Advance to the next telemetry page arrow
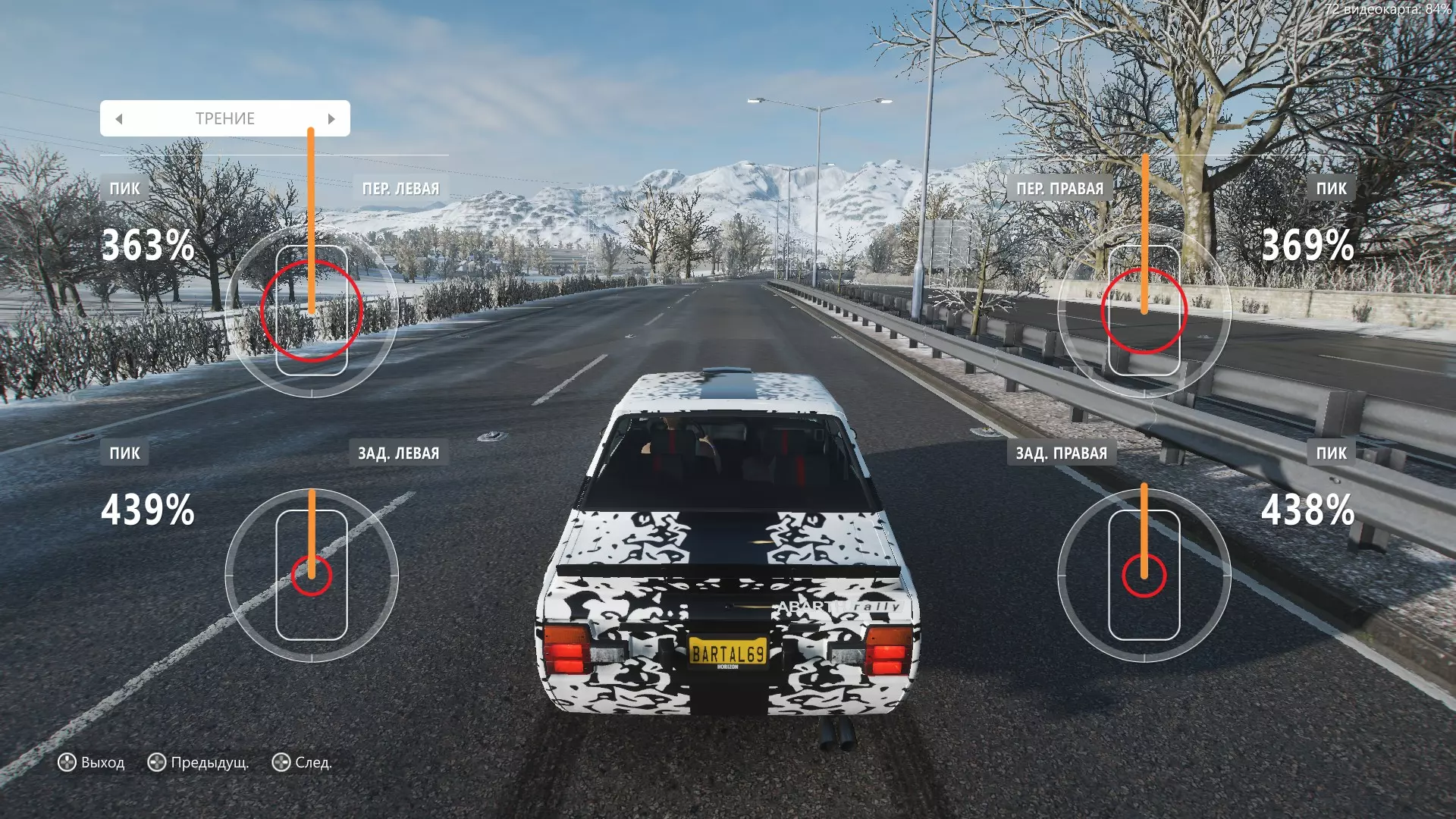1456x819 pixels. pyautogui.click(x=331, y=119)
